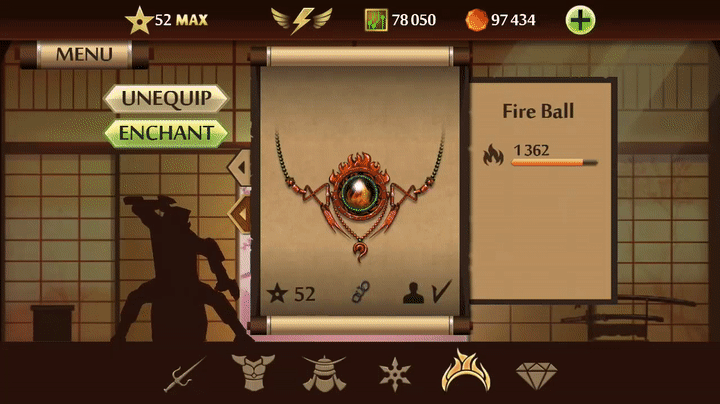Click the dark brown left arrow tab

(x=241, y=212)
